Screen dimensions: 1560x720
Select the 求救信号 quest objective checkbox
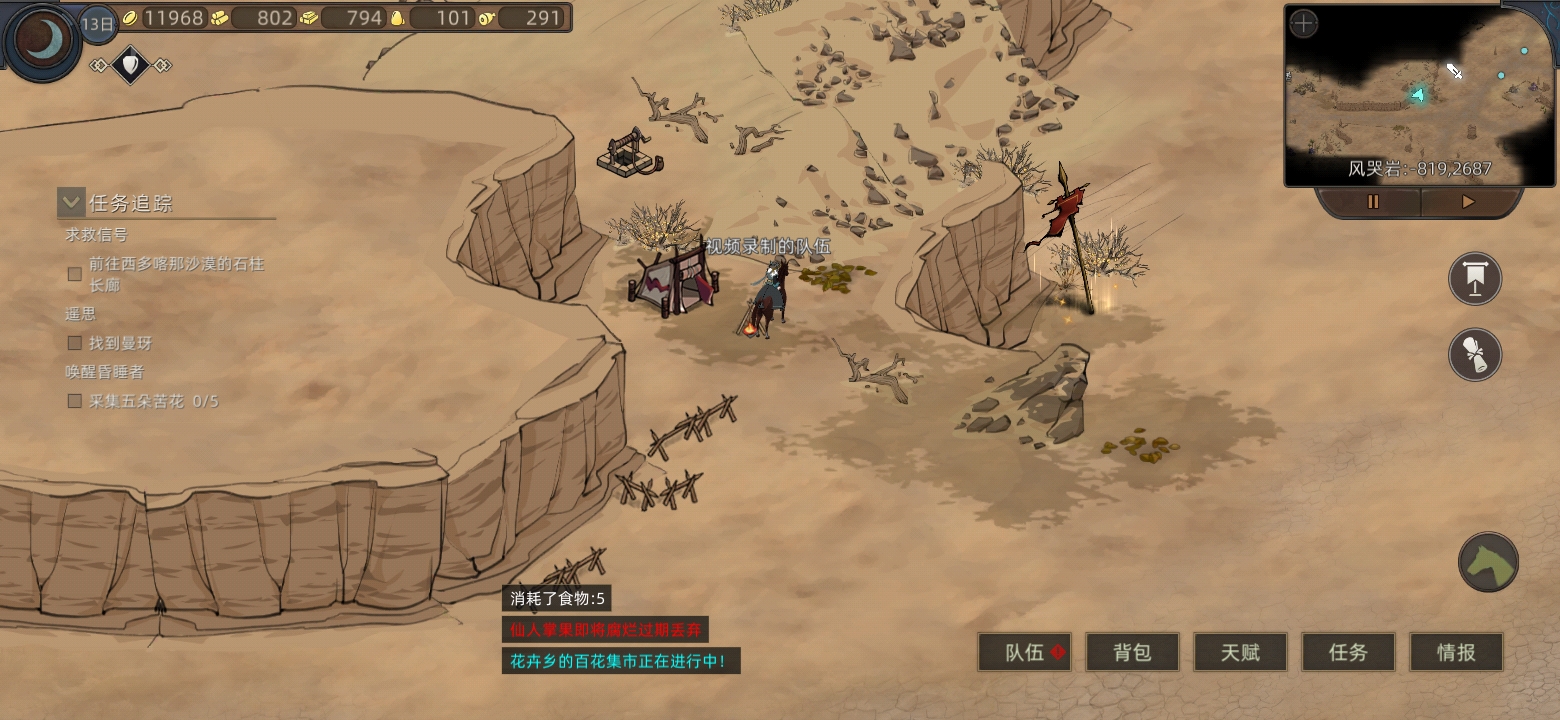[74, 273]
